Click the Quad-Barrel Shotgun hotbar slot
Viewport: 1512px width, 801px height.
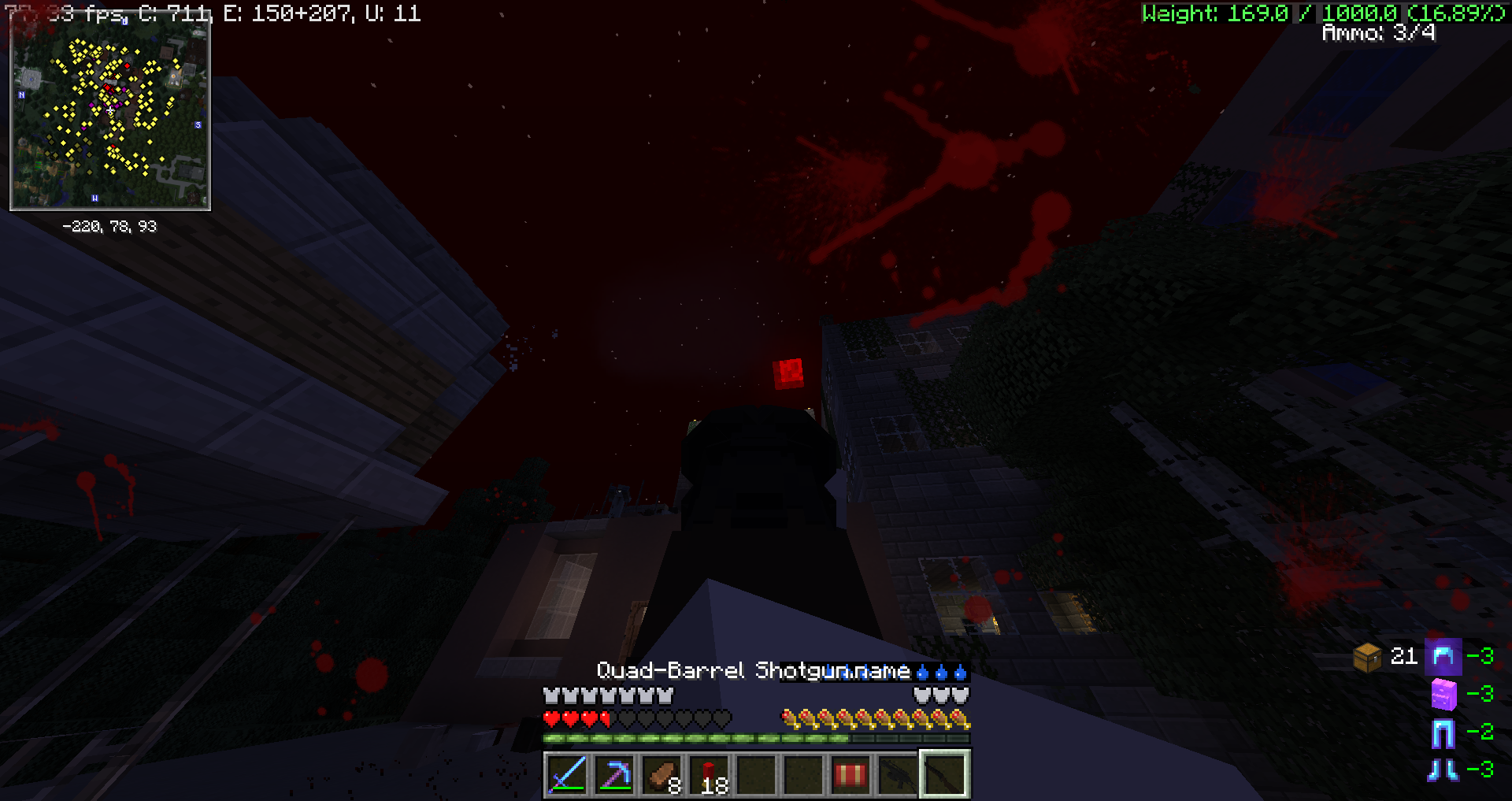[x=945, y=776]
